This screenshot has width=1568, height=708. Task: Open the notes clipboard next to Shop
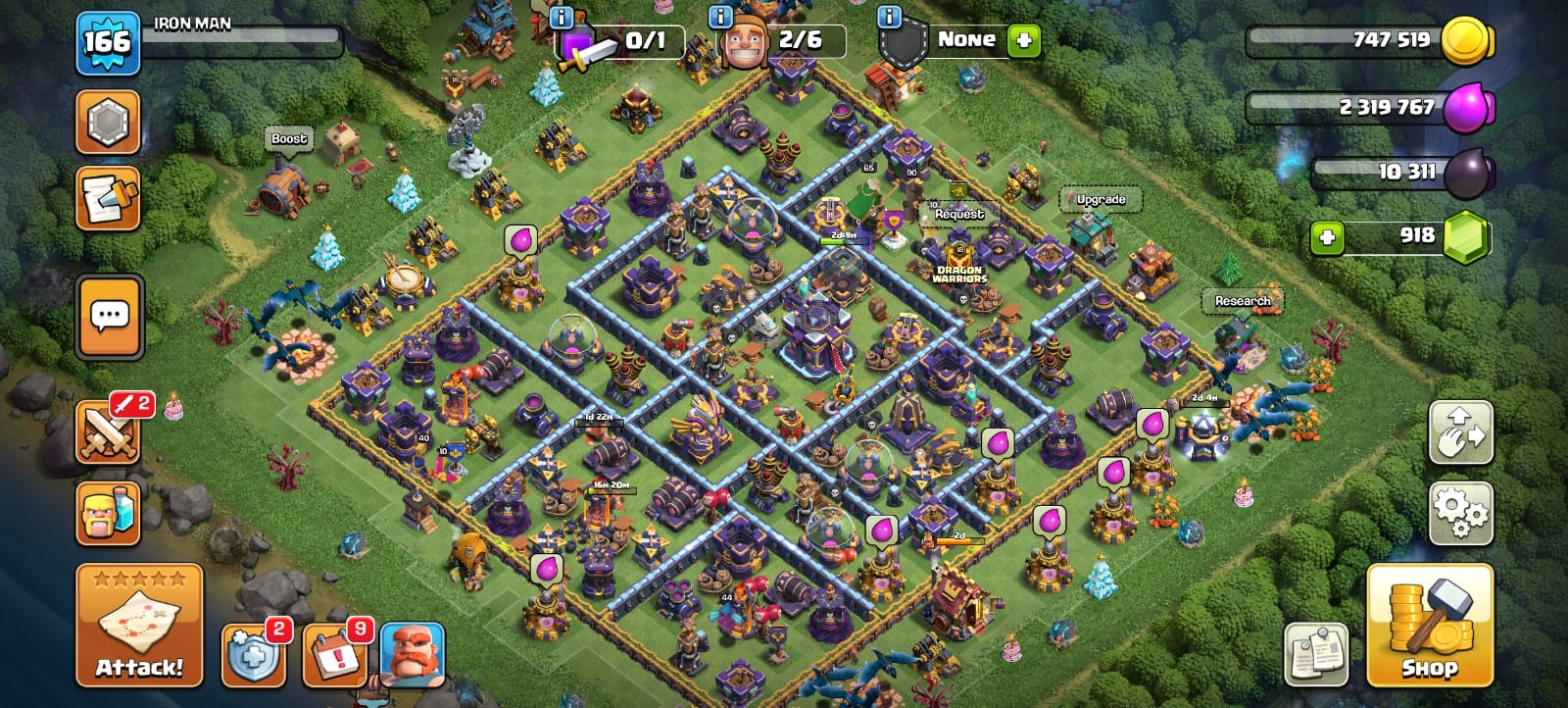click(x=1316, y=654)
